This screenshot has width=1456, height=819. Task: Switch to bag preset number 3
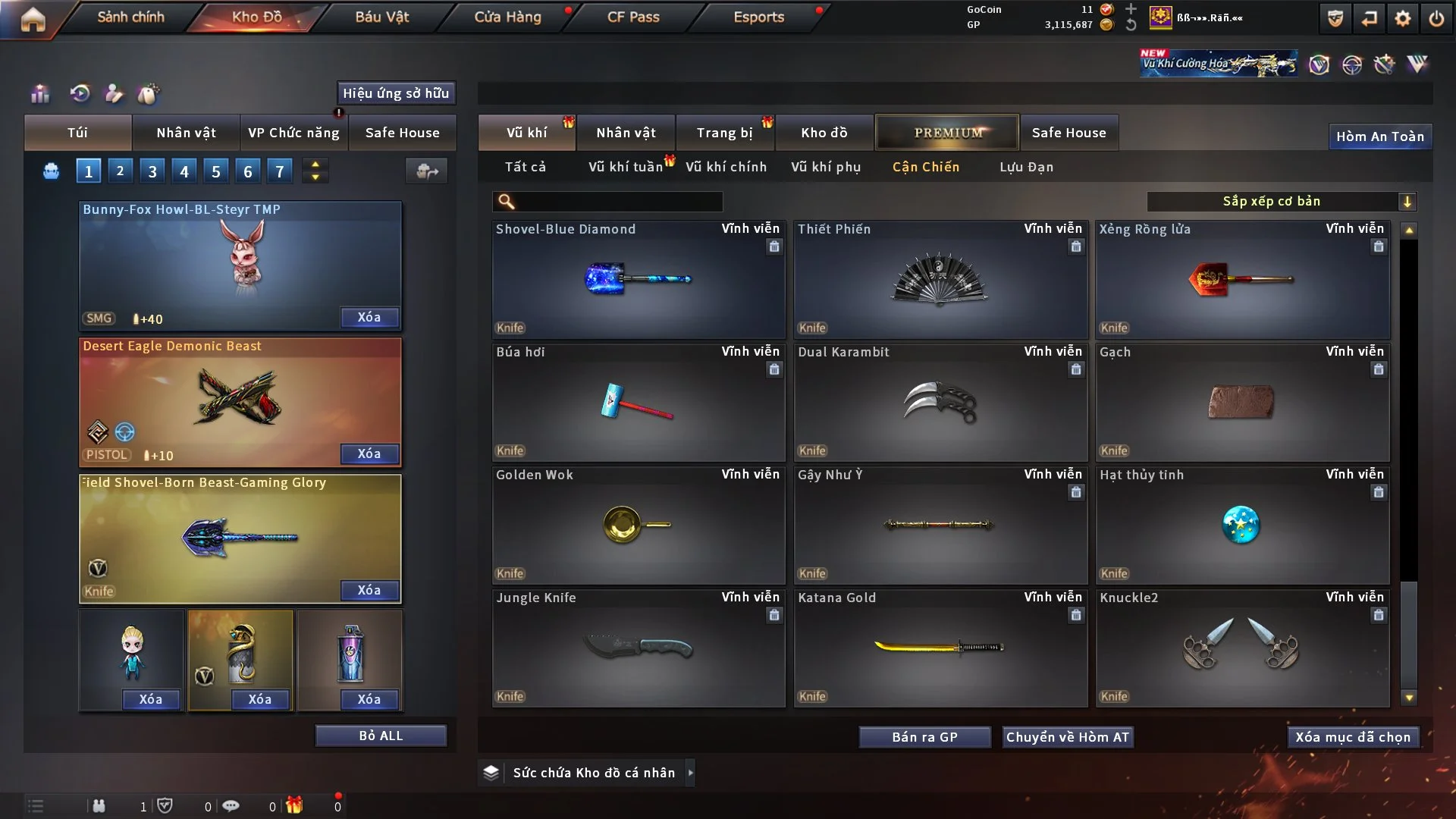click(152, 171)
